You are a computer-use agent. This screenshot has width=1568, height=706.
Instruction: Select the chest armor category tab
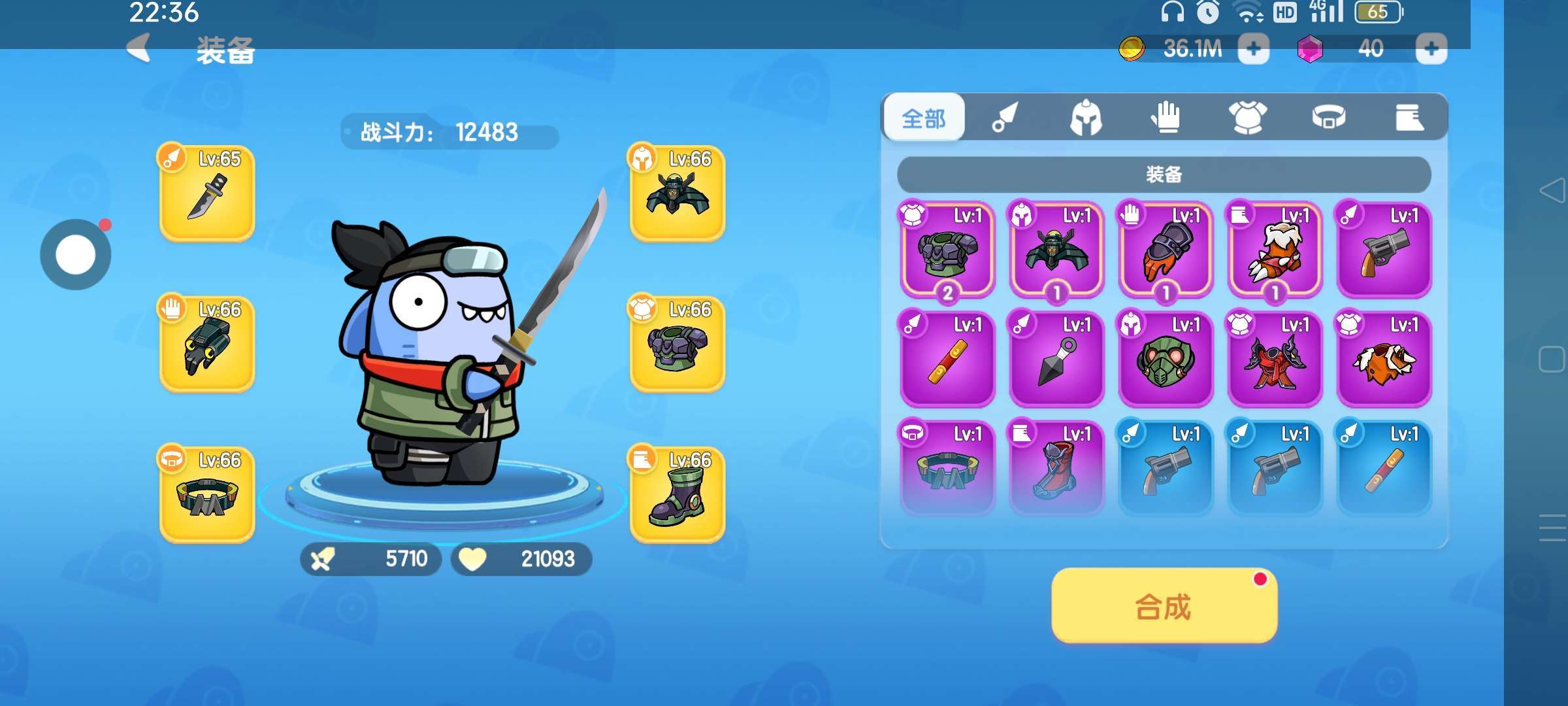click(x=1247, y=118)
